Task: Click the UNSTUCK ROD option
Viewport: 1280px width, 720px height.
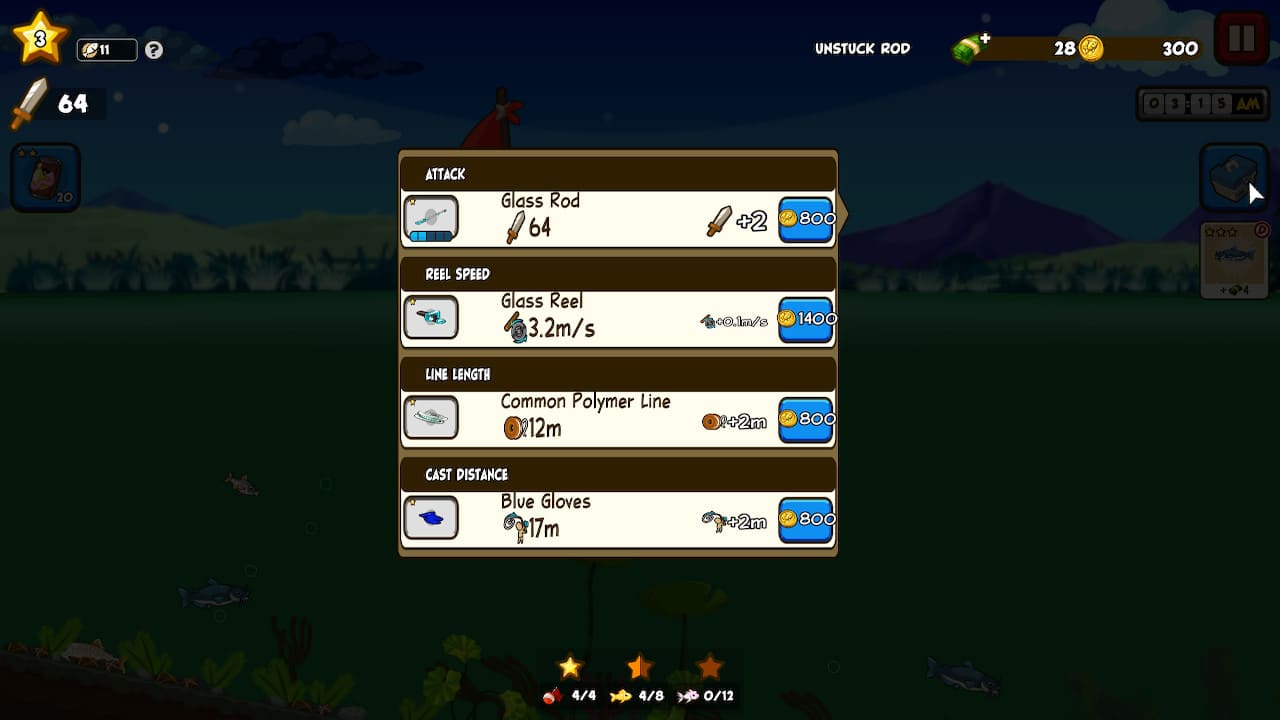Action: click(x=861, y=47)
